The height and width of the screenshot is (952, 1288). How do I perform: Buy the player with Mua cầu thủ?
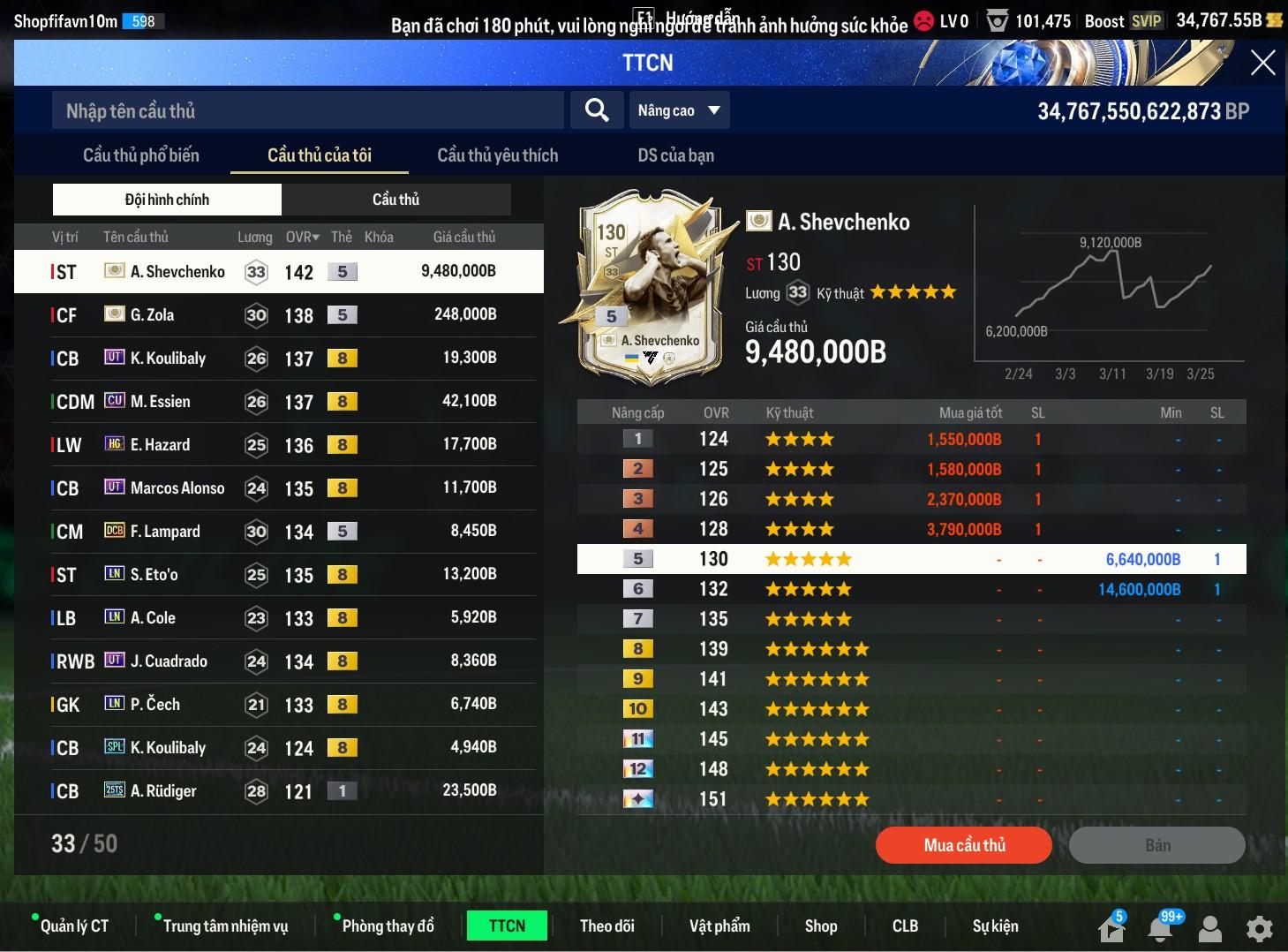963,845
